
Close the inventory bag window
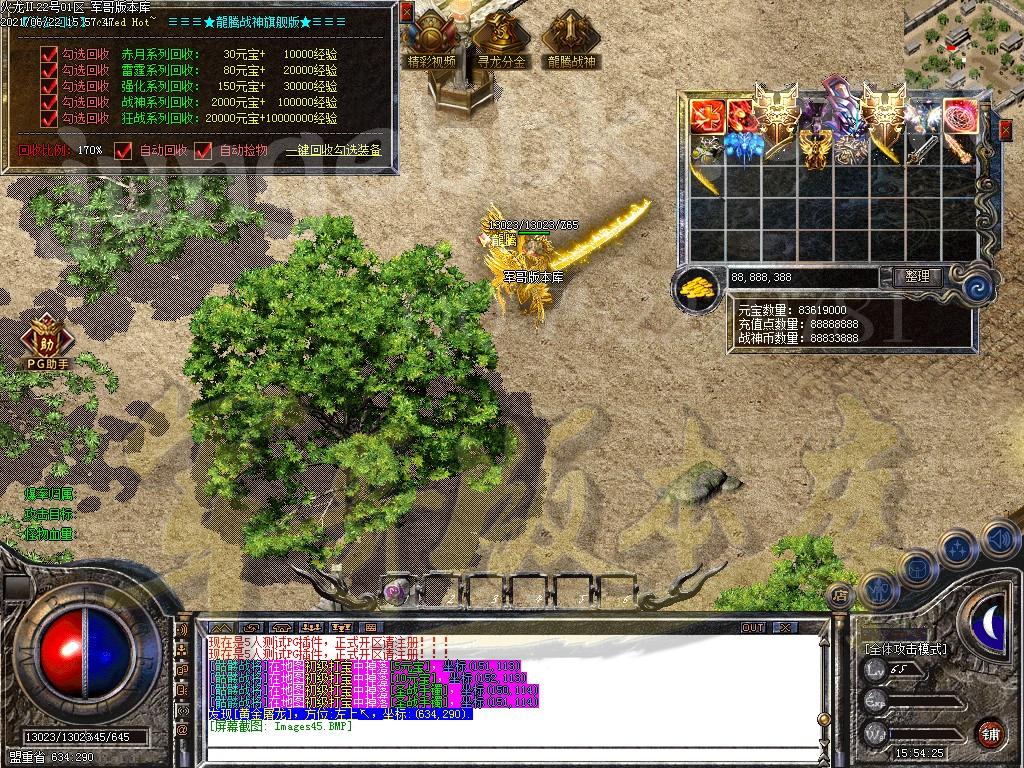click(x=1005, y=129)
